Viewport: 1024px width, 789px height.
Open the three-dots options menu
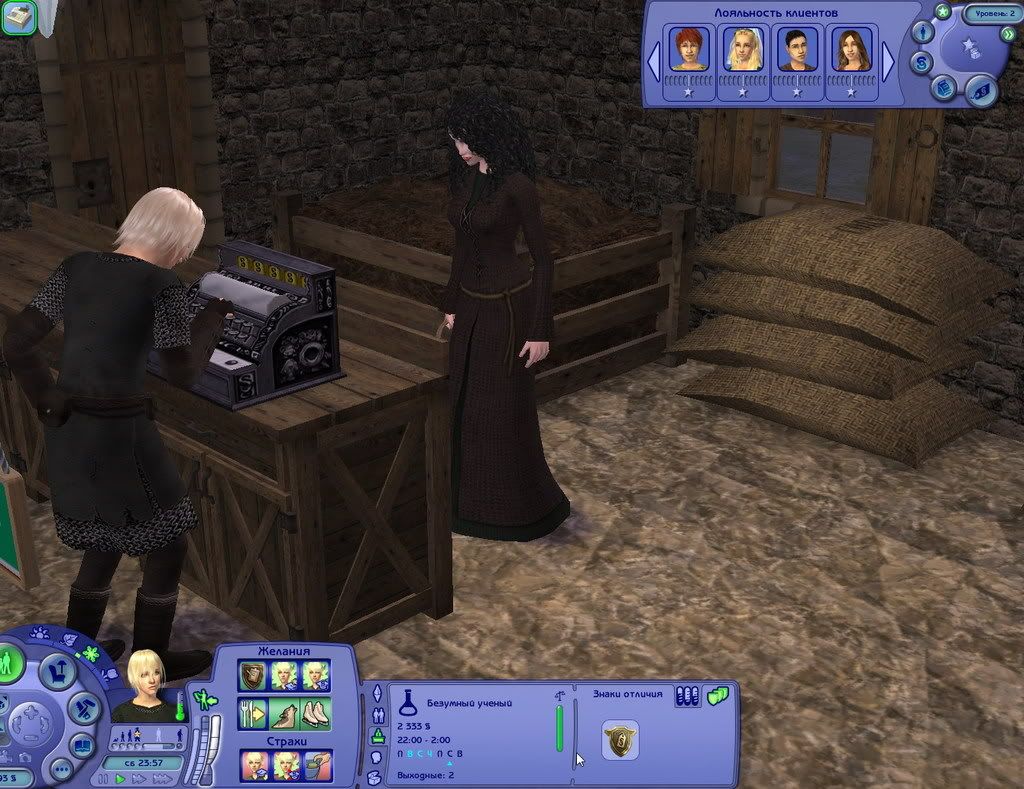tap(61, 770)
